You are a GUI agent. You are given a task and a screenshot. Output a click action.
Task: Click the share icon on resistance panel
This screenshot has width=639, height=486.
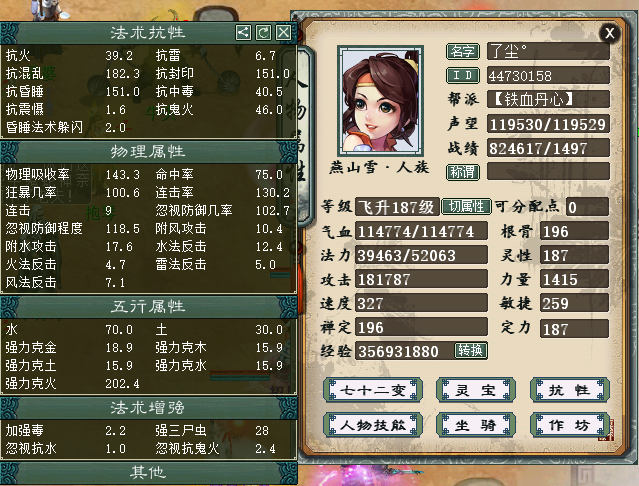coord(244,33)
